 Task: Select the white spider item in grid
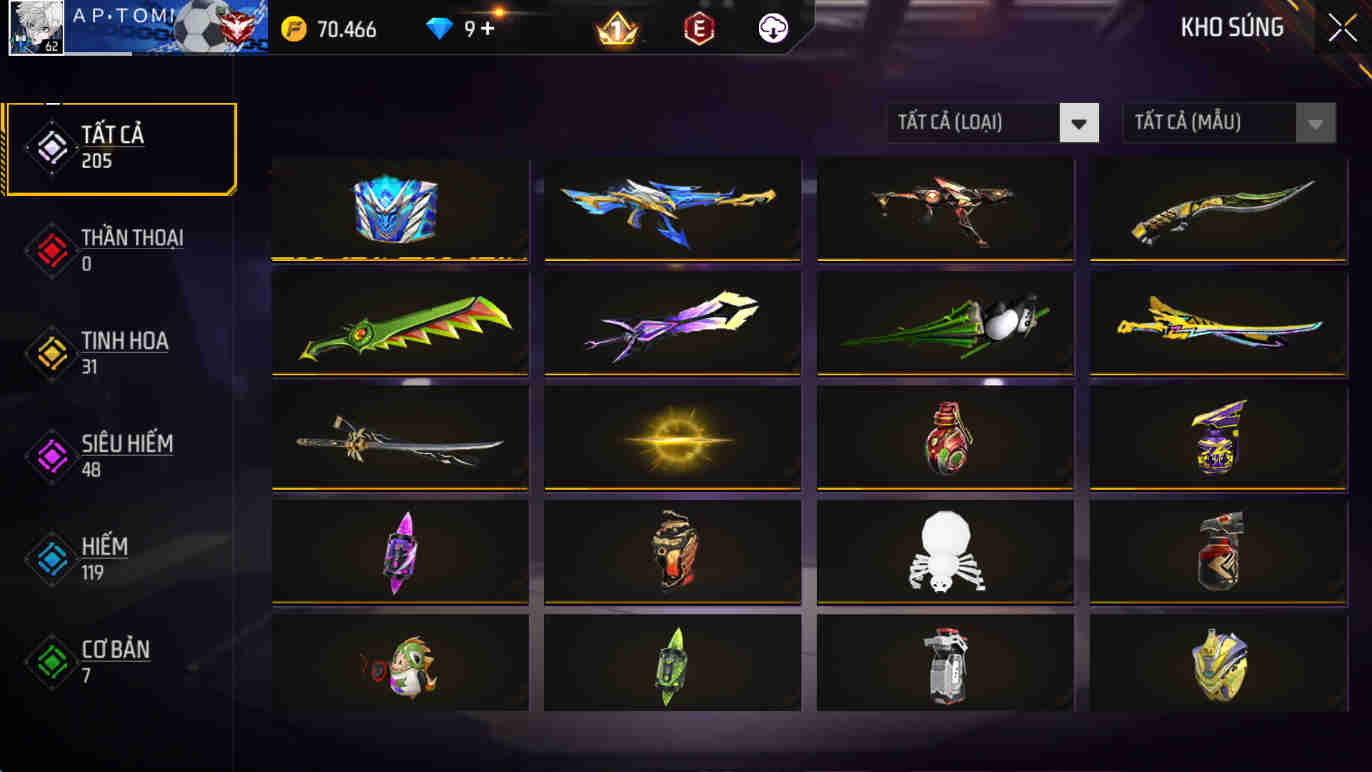point(944,550)
